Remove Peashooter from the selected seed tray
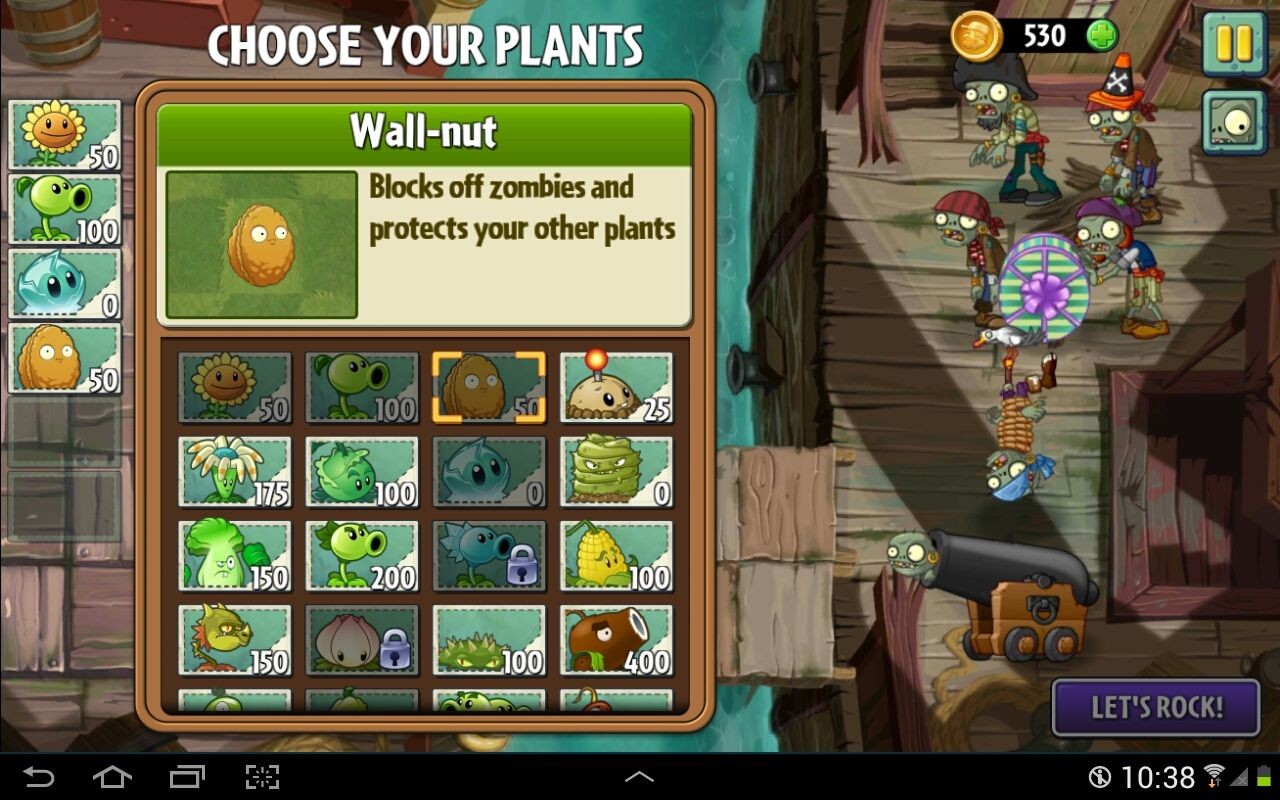 65,209
